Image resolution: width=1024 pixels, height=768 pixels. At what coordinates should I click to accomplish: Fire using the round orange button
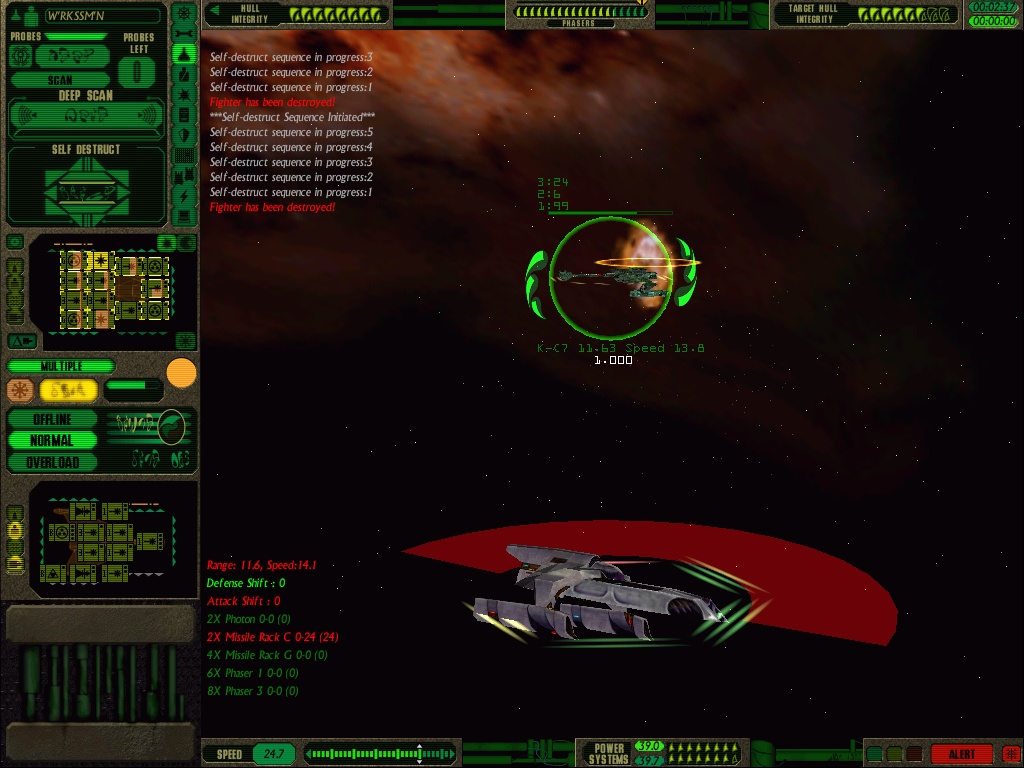(x=181, y=373)
